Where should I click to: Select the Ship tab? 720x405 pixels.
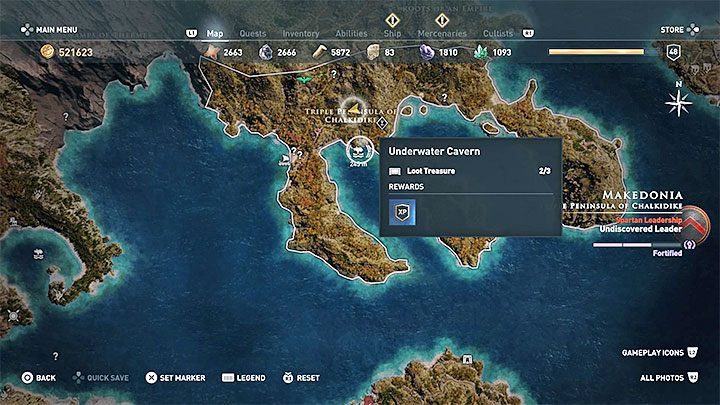(x=393, y=33)
